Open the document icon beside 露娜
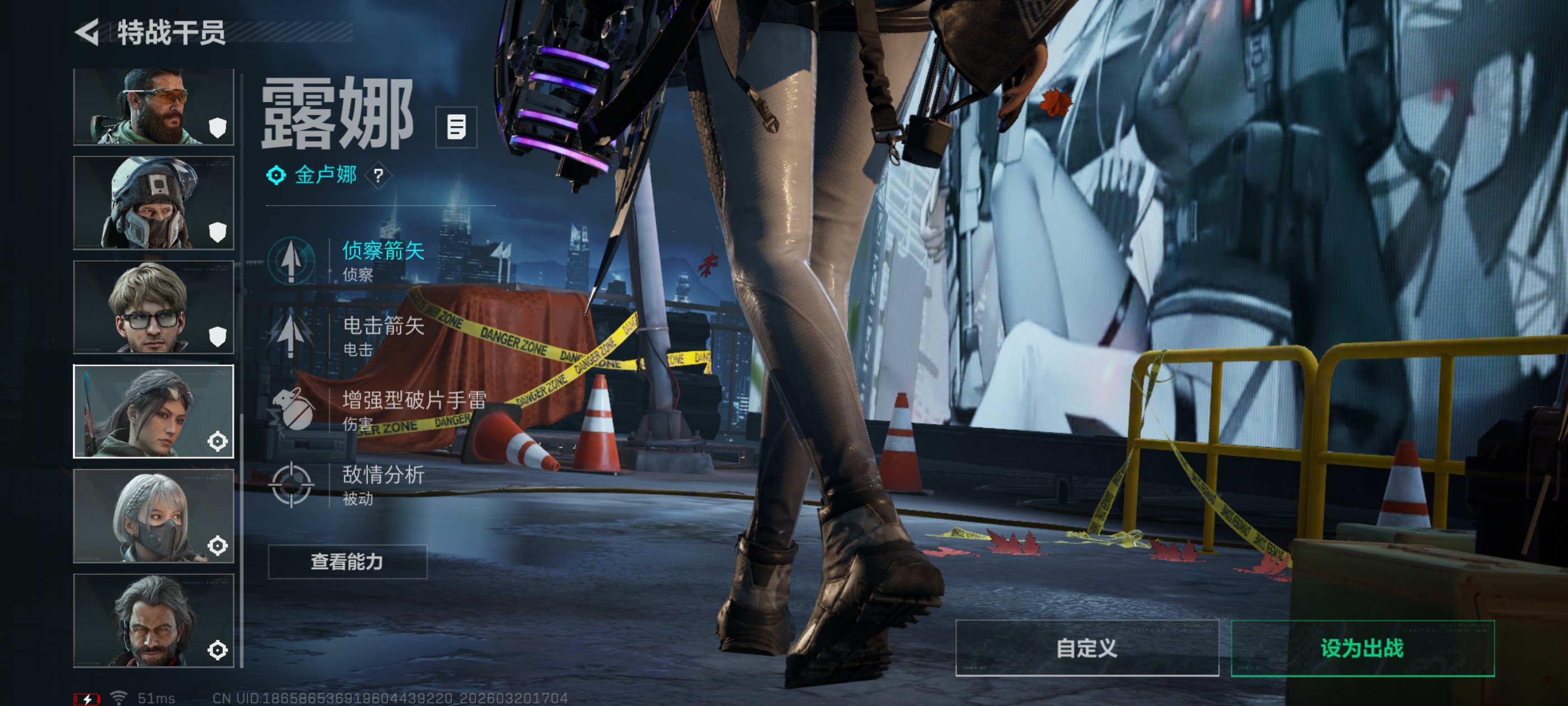This screenshot has width=1568, height=706. tap(456, 127)
